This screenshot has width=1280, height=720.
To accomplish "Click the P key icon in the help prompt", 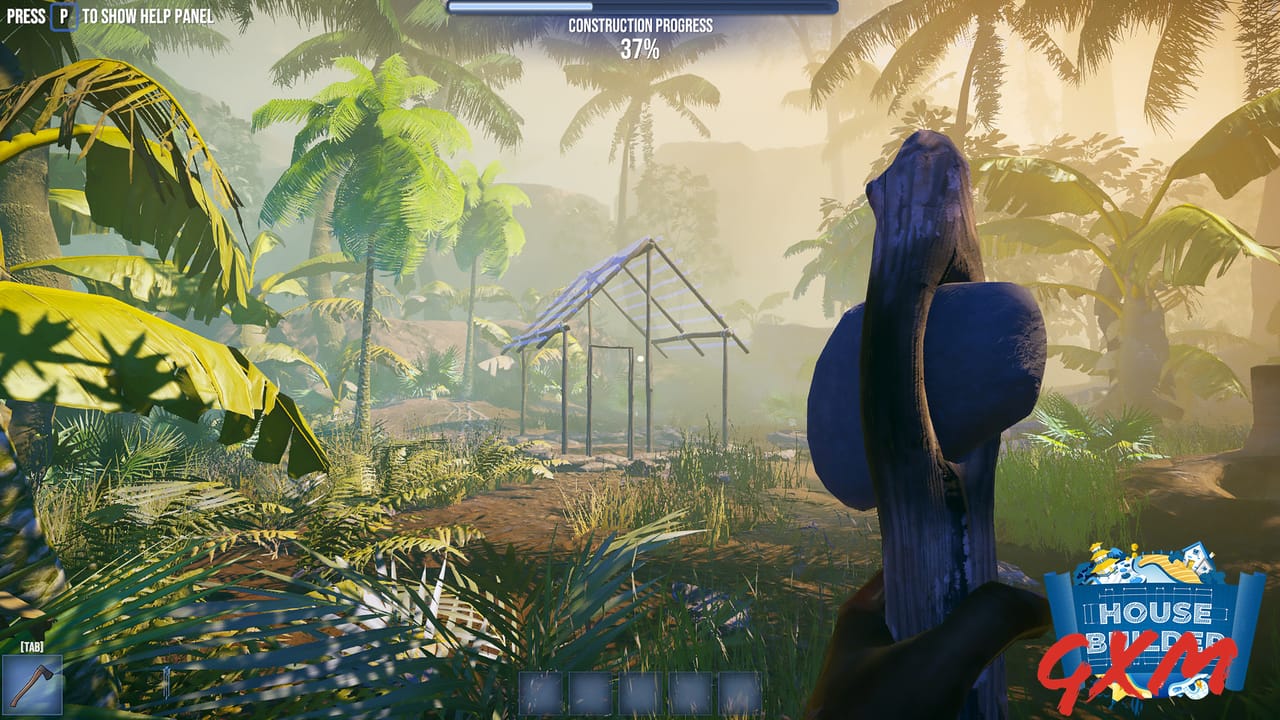I will [63, 16].
